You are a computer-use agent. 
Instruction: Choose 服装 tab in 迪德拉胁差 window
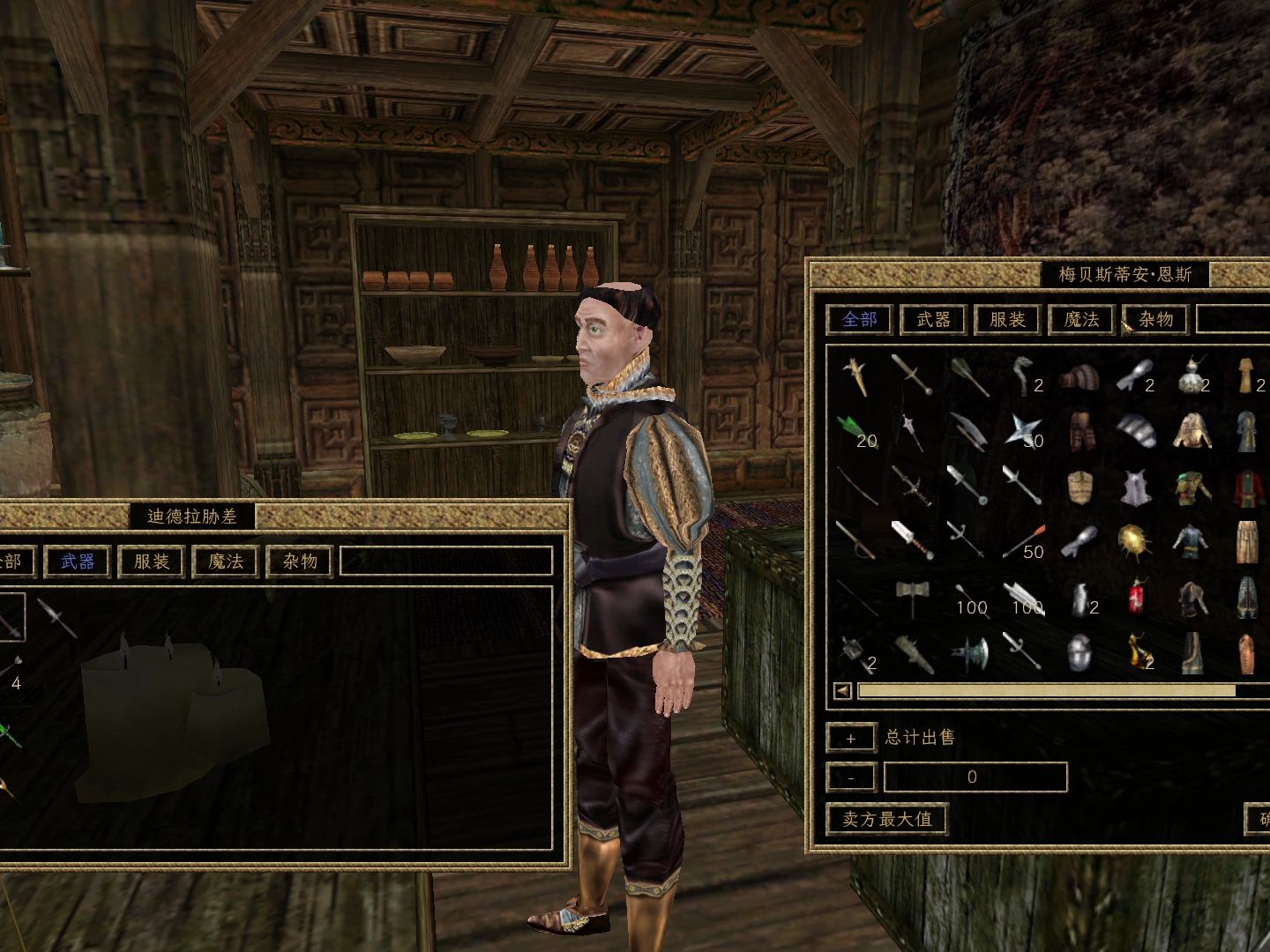[152, 562]
